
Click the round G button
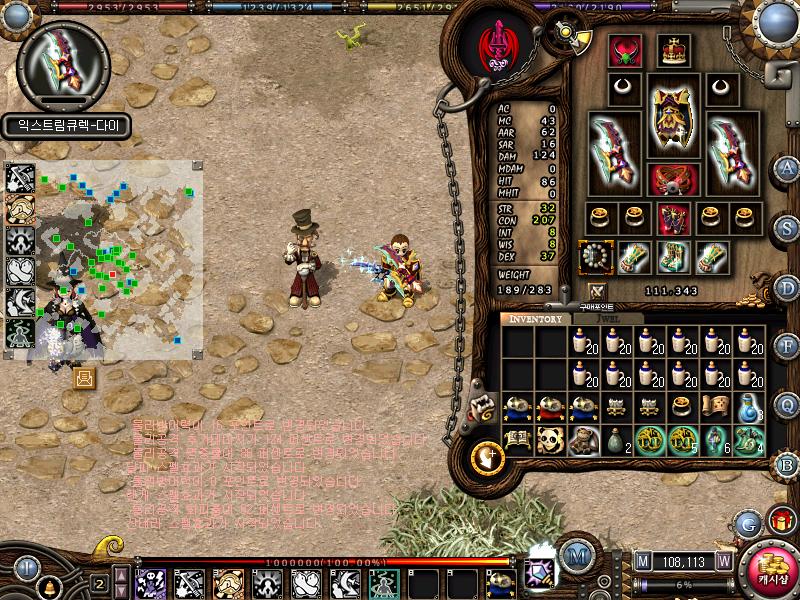[747, 522]
